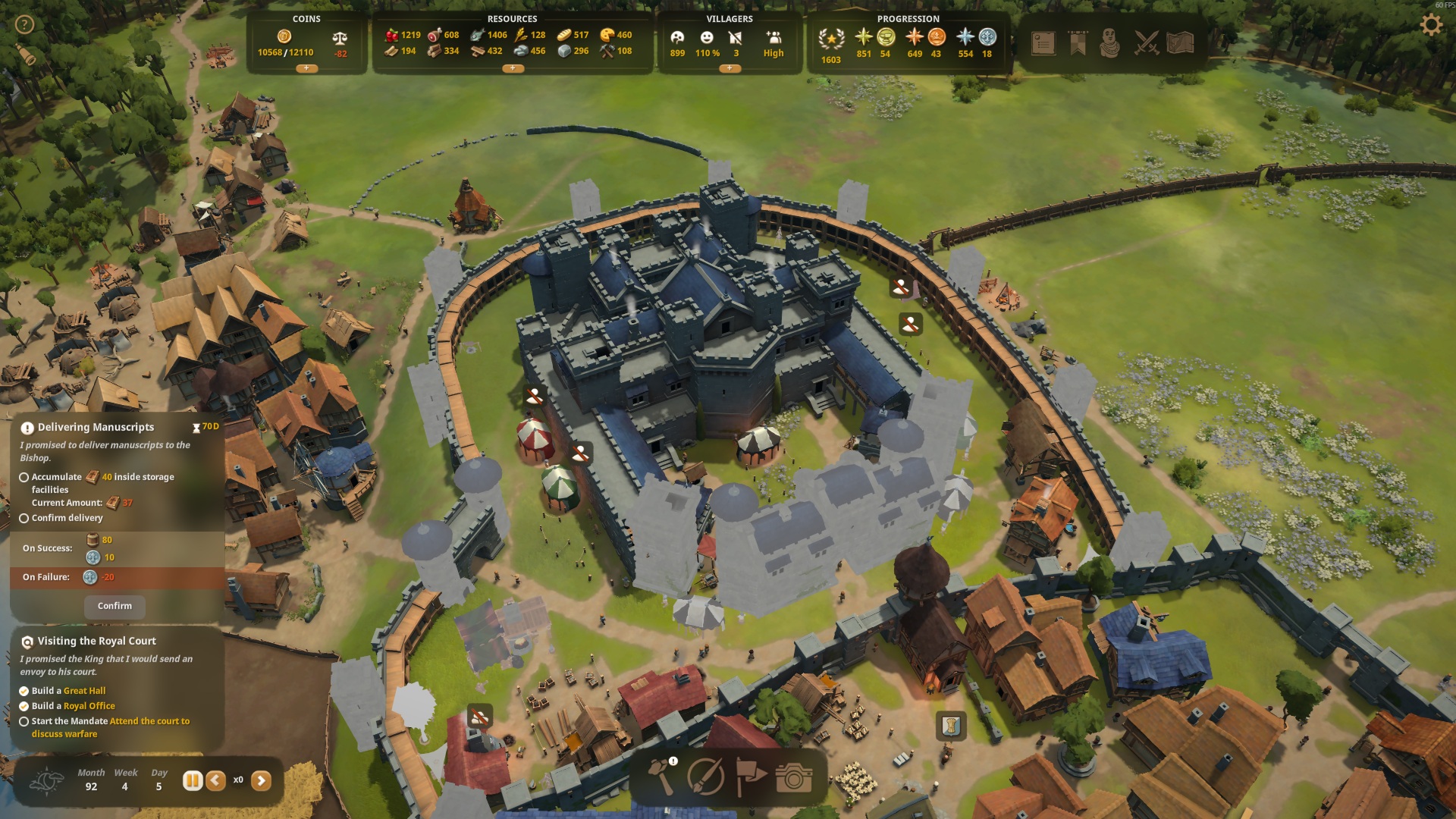The image size is (1456, 819).
Task: Open the settings gear
Action: point(1430,25)
